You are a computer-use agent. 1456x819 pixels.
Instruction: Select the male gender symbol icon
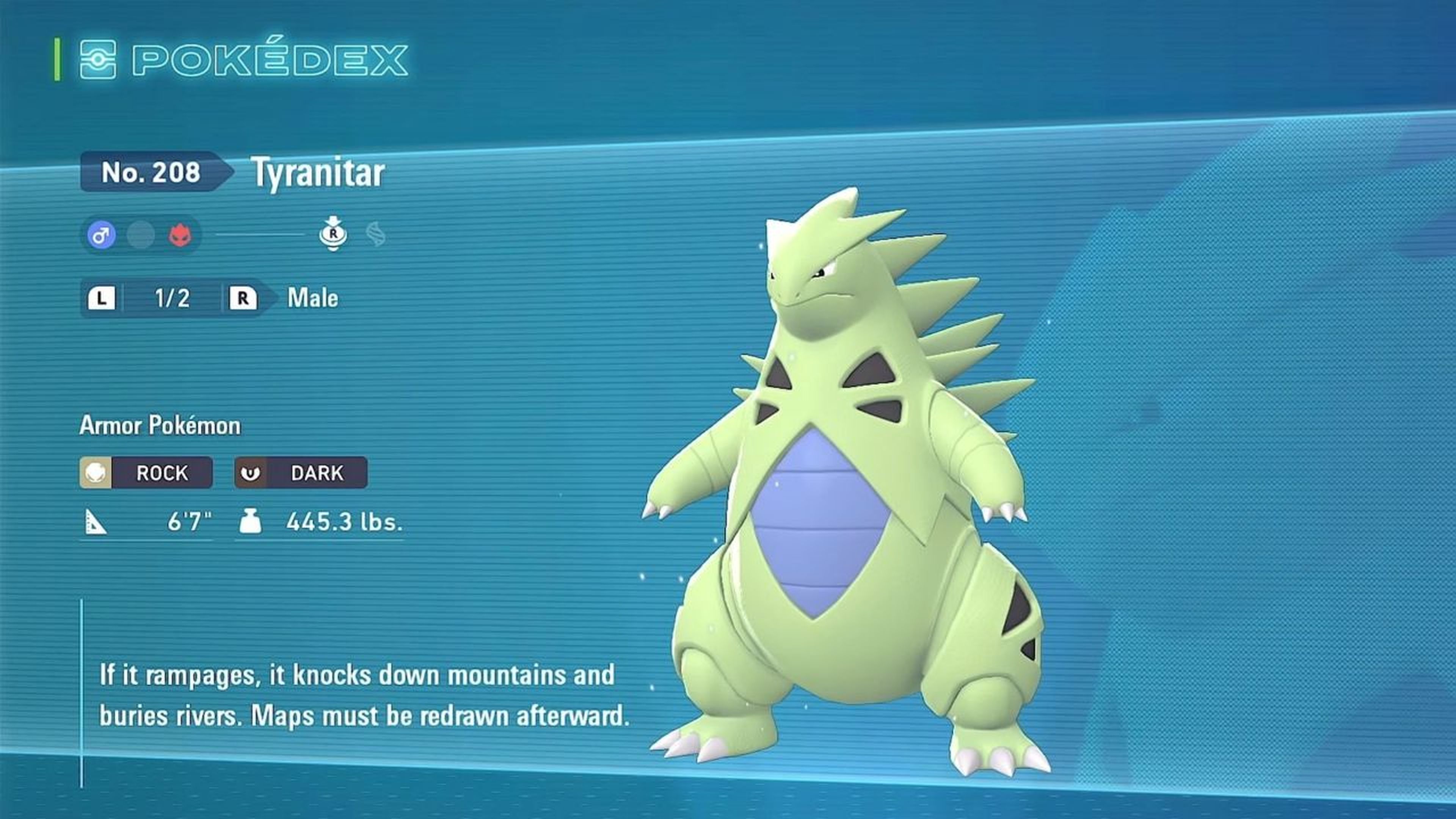click(x=100, y=235)
